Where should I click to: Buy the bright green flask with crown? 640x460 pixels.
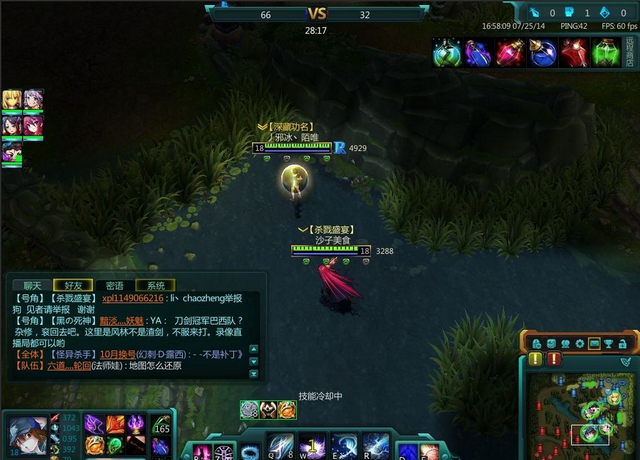[x=605, y=52]
